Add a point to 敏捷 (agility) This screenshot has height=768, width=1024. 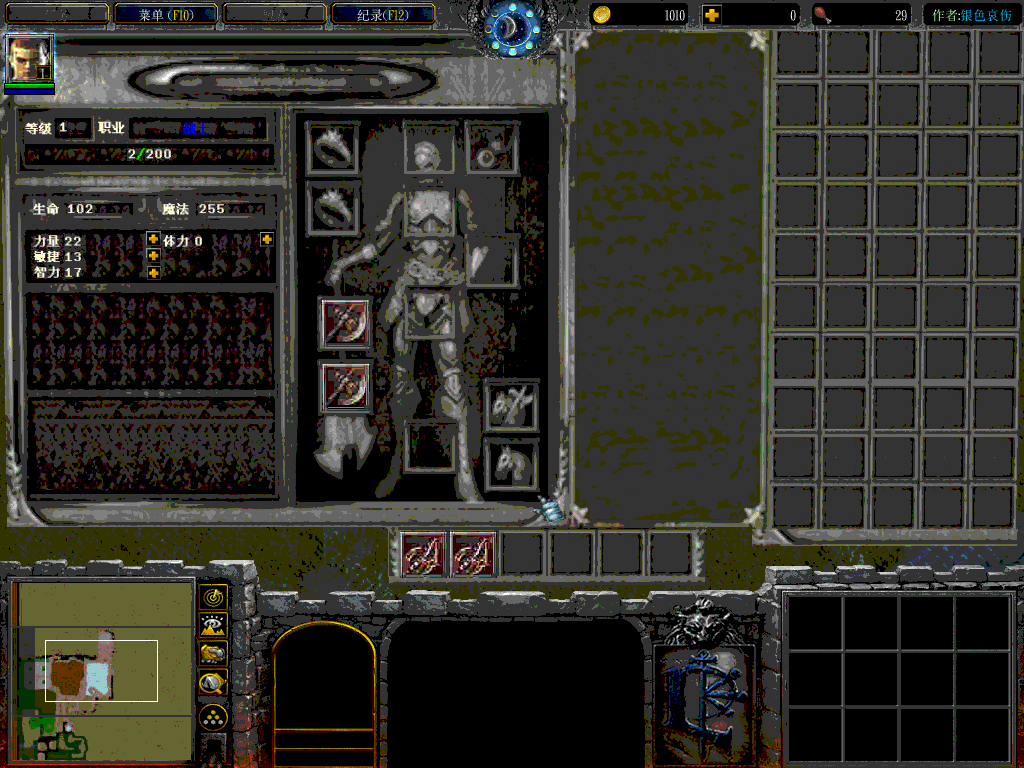coord(153,256)
